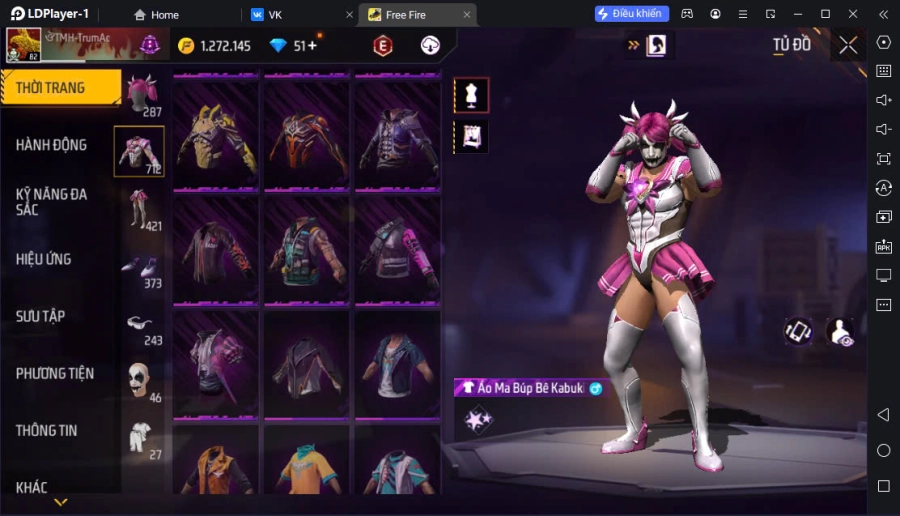Open the Thông Tin category

click(47, 430)
